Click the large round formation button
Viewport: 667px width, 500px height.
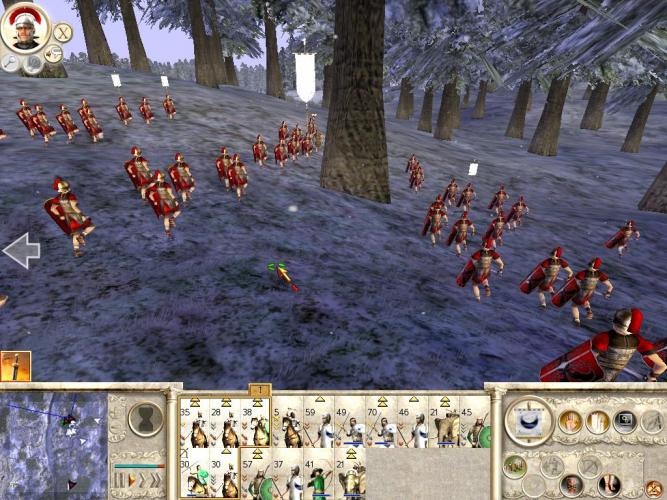(528, 420)
